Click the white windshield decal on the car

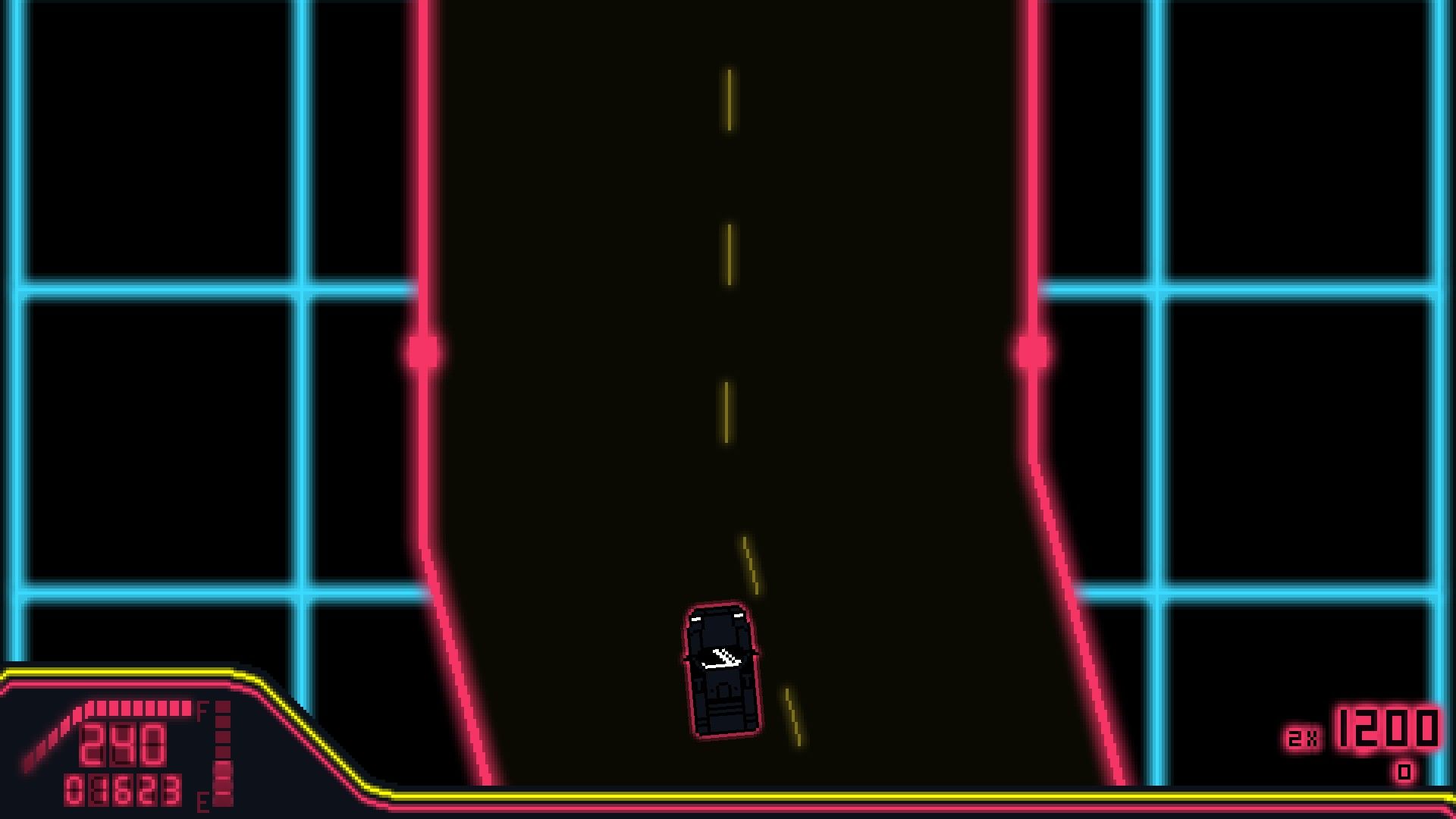(x=720, y=658)
